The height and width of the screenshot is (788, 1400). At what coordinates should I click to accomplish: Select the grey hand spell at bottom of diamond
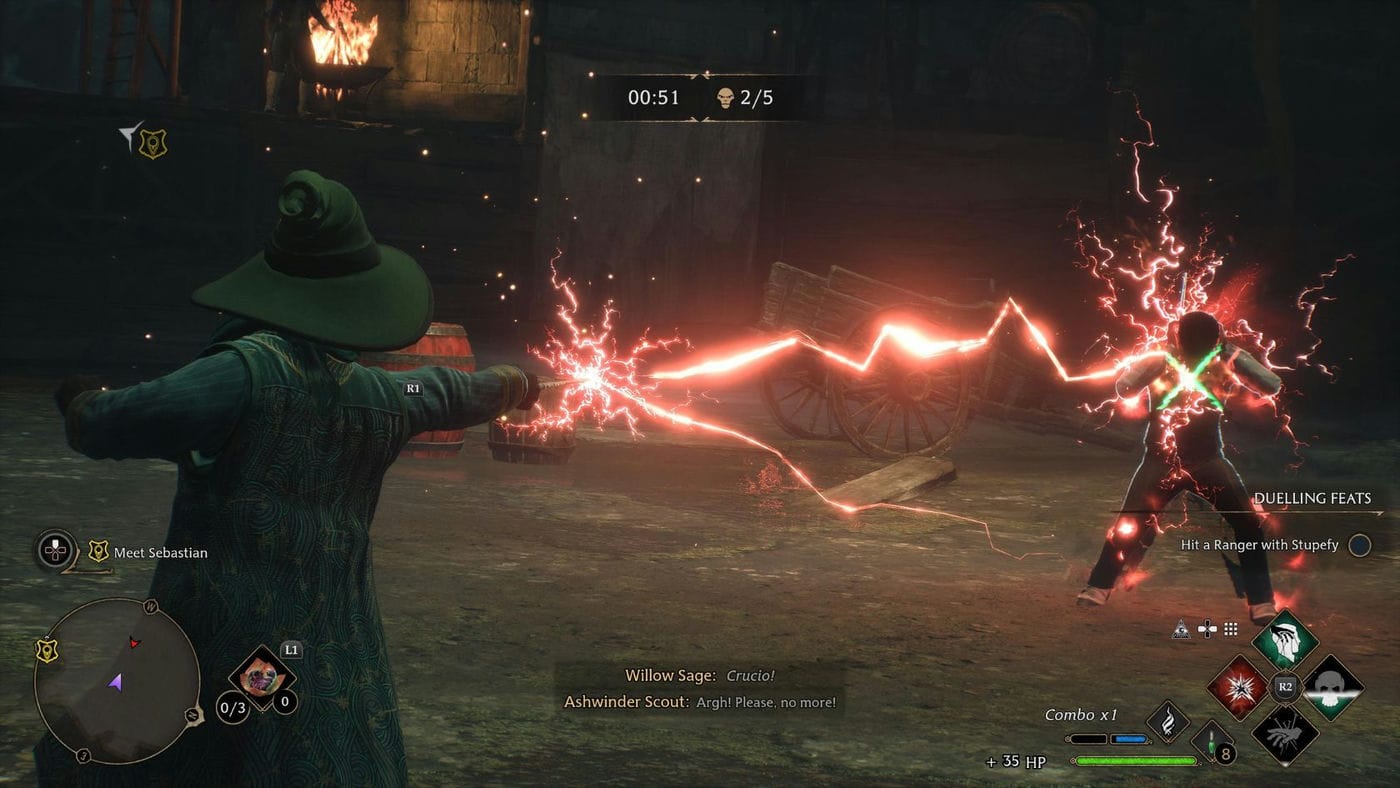coord(1284,734)
